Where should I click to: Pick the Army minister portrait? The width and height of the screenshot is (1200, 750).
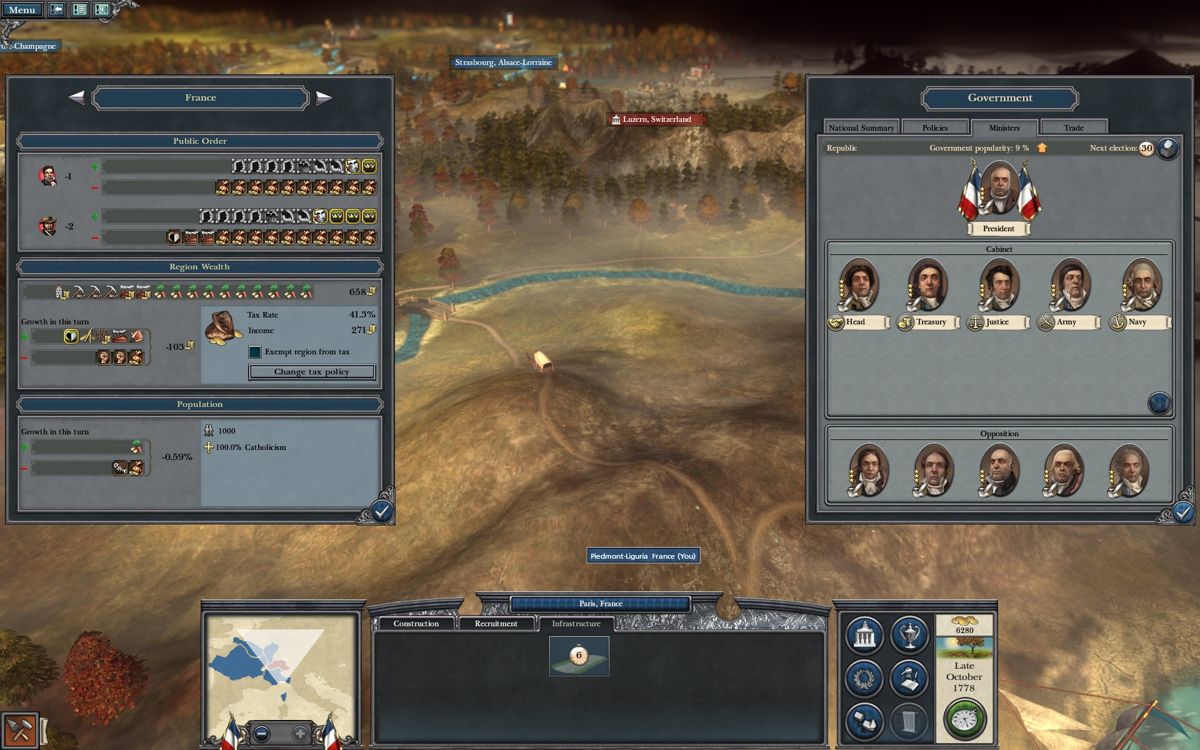(x=1070, y=285)
